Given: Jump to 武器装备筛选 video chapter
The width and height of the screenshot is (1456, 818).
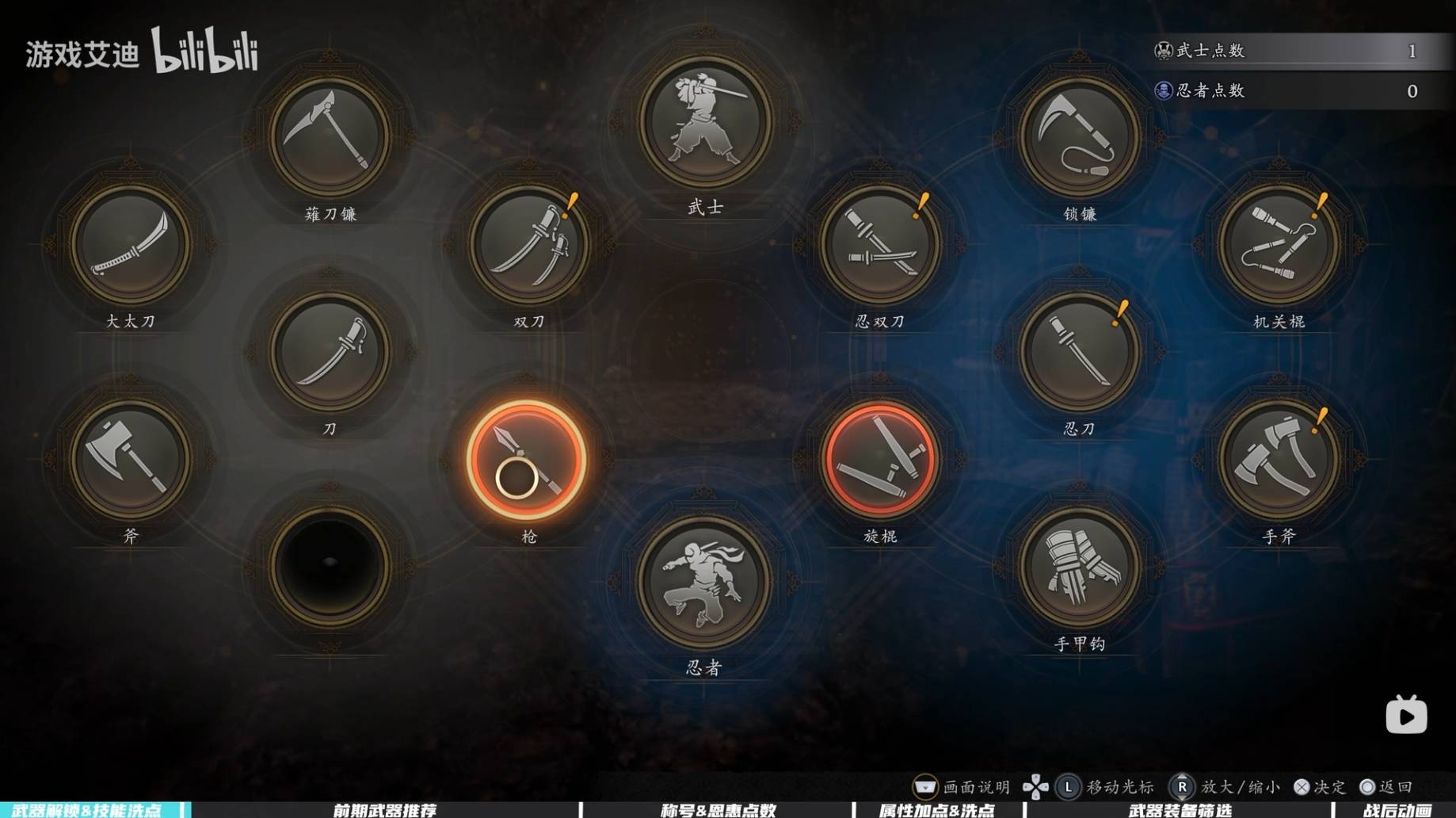Looking at the screenshot, I should tap(1180, 810).
